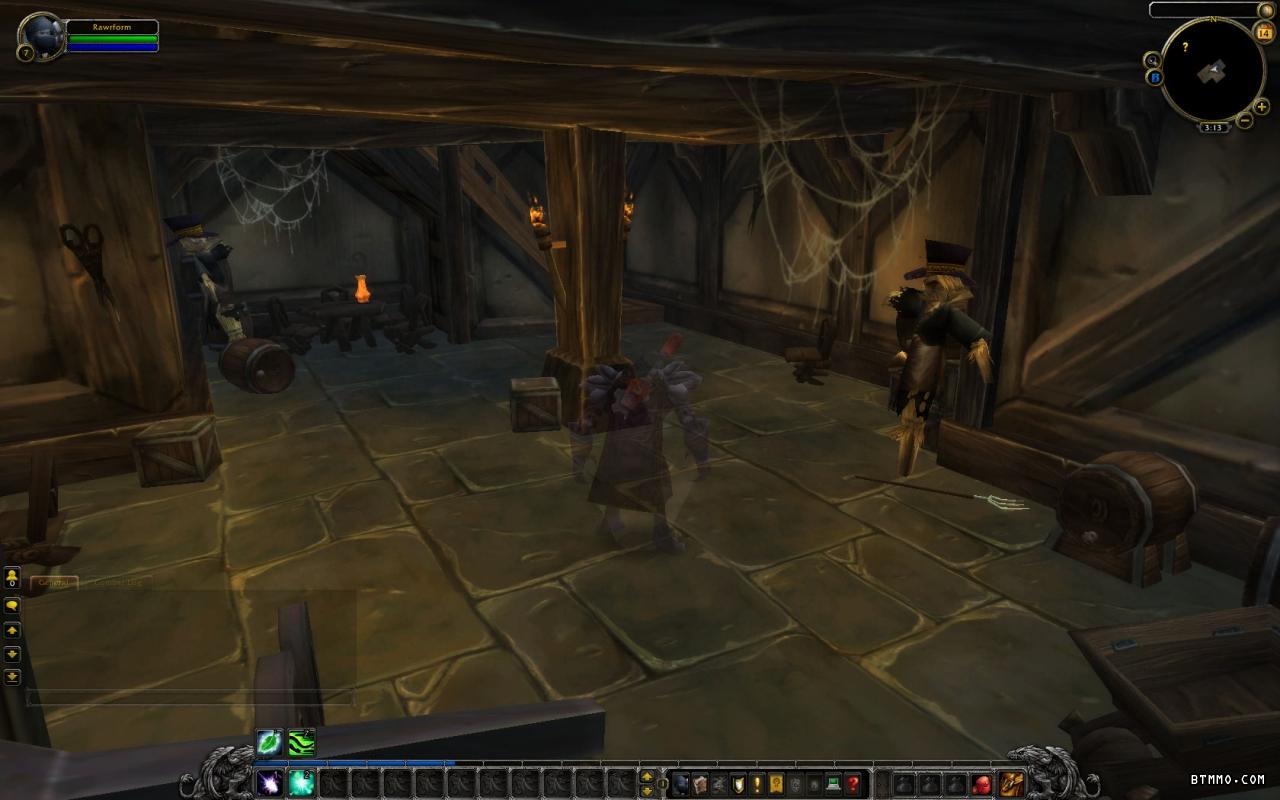Open the chat speech bubble menu
The image size is (1280, 800).
(x=12, y=606)
